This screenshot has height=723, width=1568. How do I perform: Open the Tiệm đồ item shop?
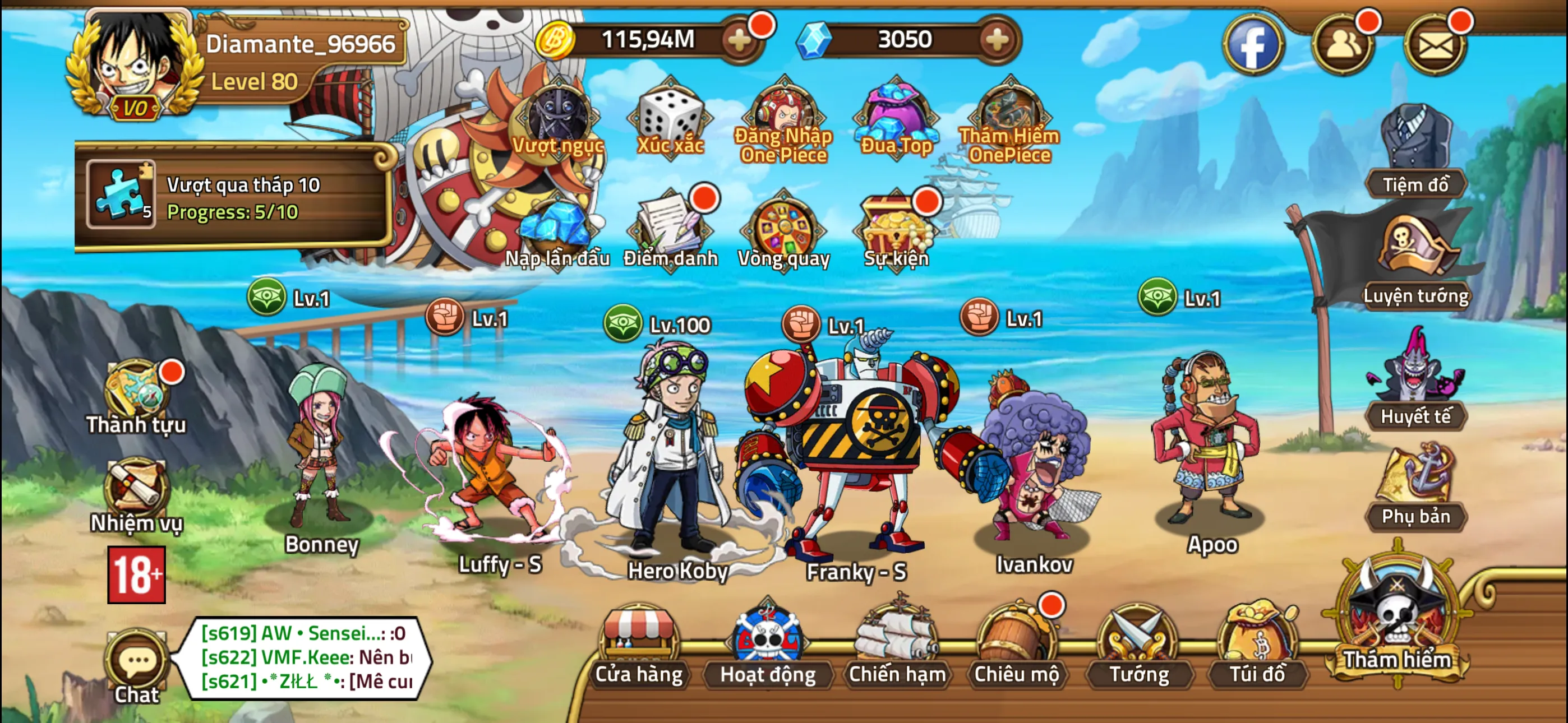(1418, 140)
